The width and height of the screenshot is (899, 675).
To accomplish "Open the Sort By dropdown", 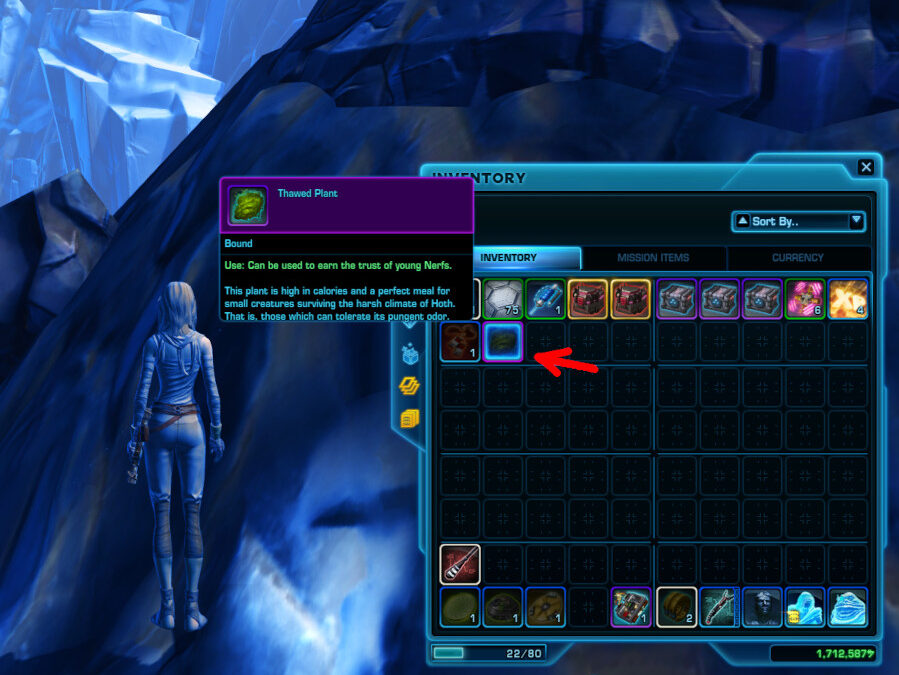I will pos(798,221).
